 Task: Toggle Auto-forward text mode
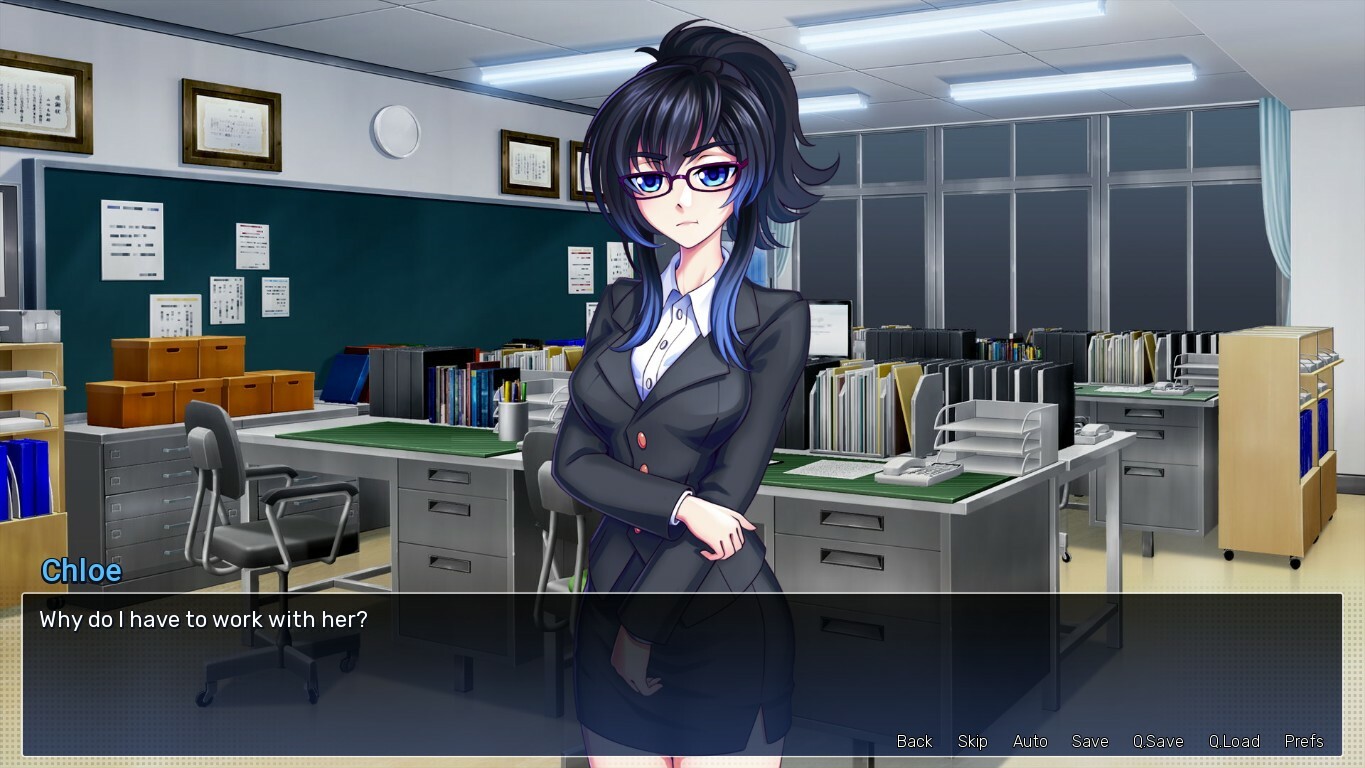coord(1029,741)
